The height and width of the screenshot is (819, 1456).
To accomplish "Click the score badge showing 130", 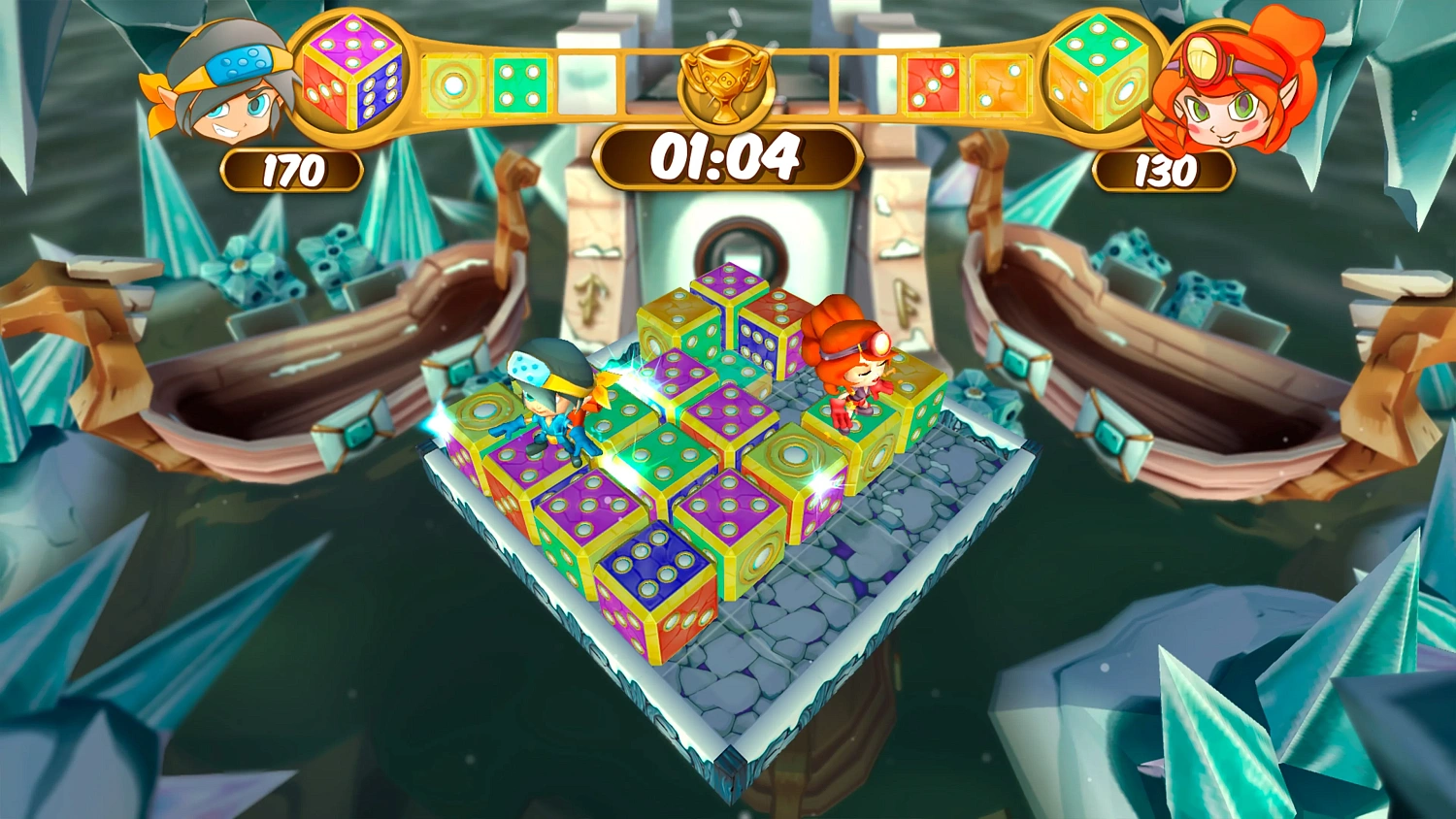I will point(1163,171).
